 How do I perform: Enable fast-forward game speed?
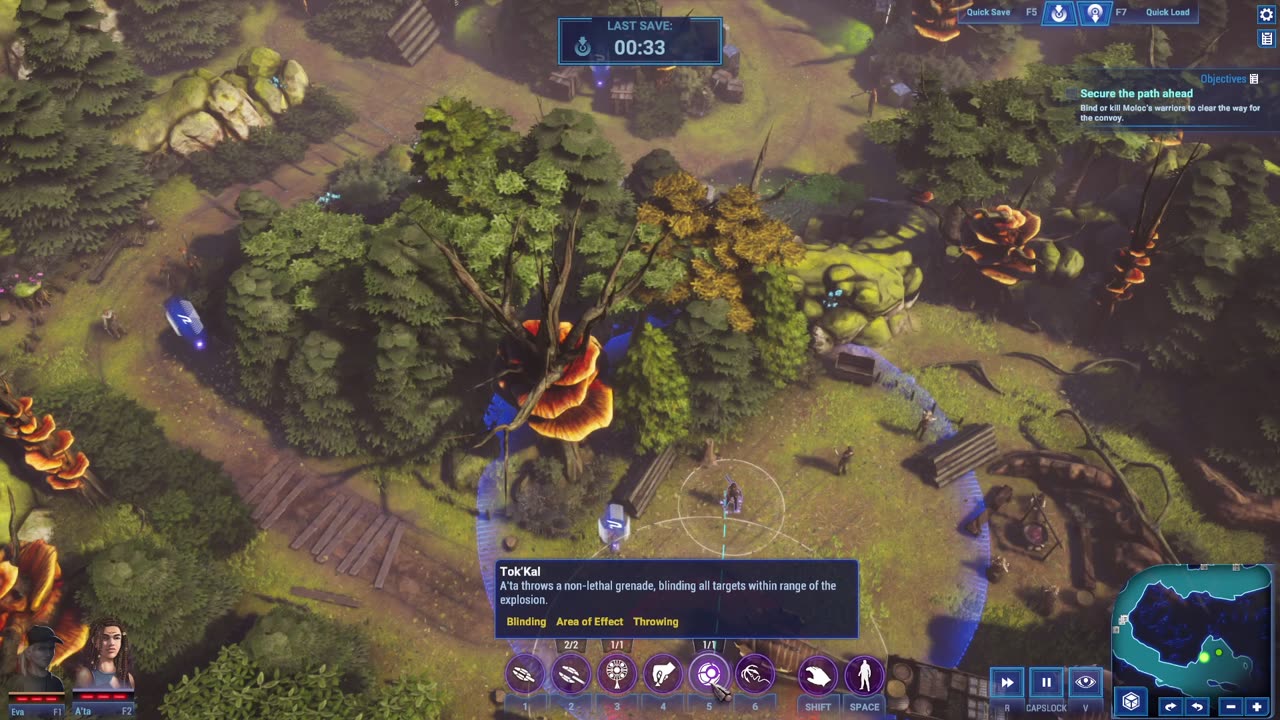1007,682
